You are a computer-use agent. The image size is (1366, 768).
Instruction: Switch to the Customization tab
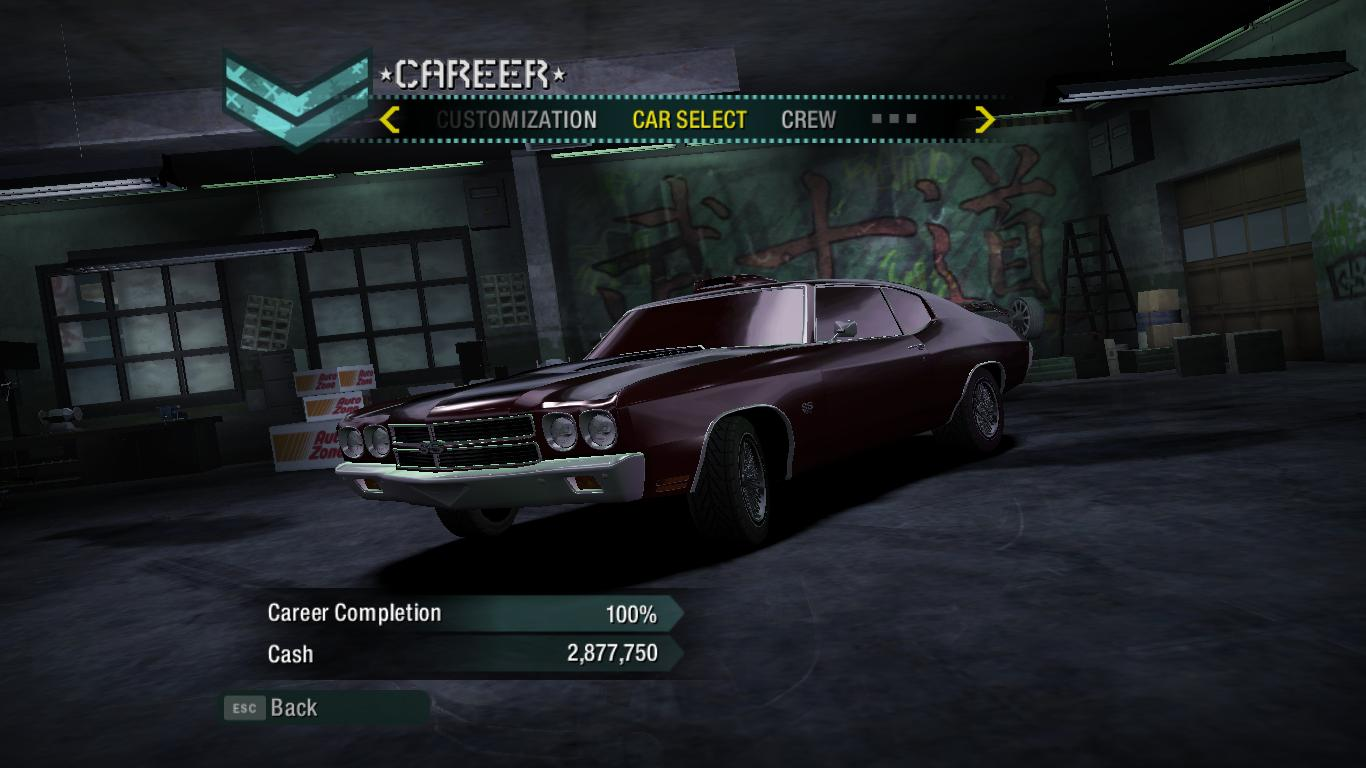click(x=516, y=120)
